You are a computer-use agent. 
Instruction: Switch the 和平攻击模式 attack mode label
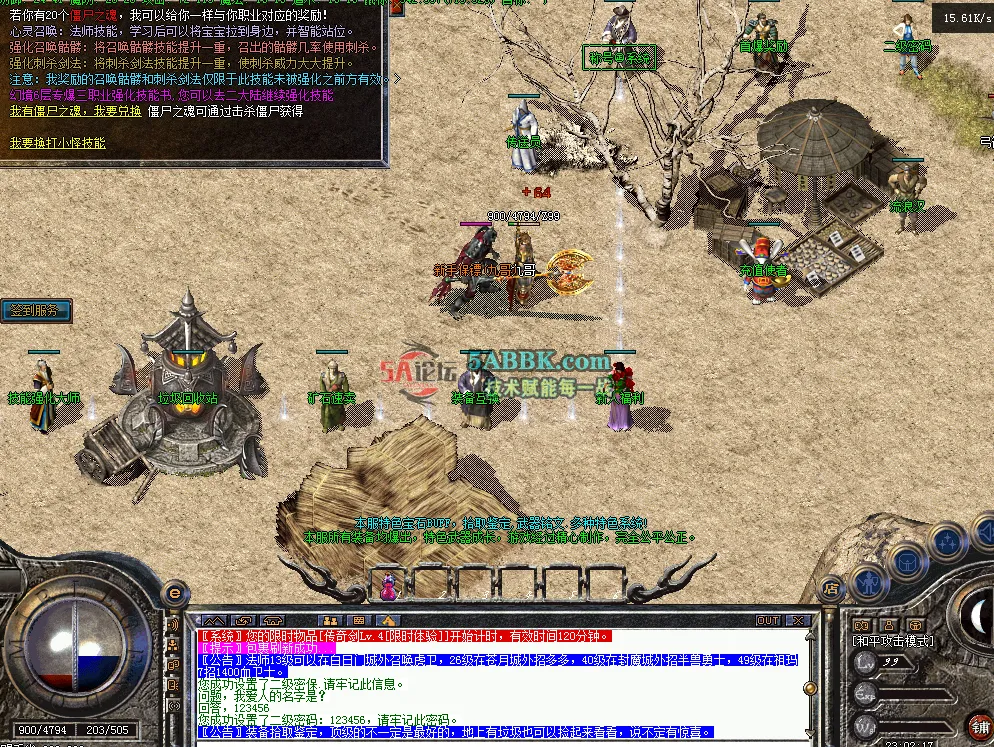892,641
